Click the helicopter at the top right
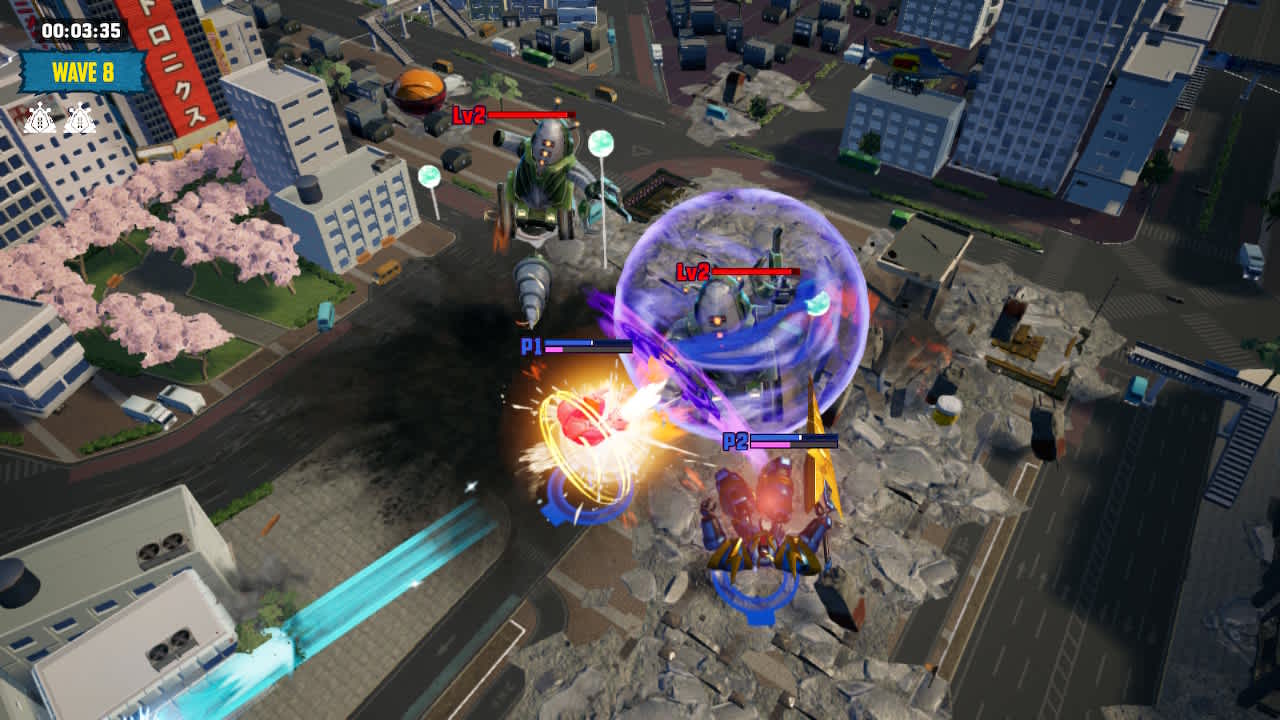This screenshot has width=1280, height=720. 908,65
